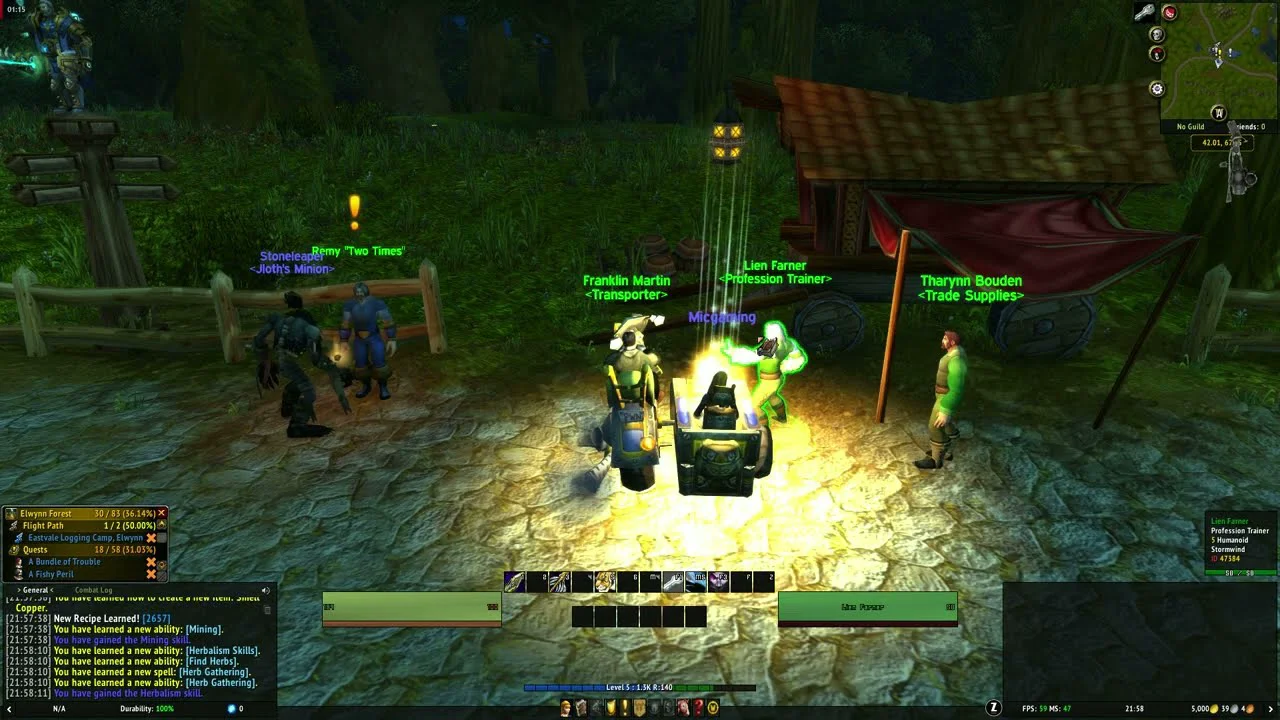This screenshot has width=1280, height=720.
Task: Open the keyring key icon
Action: pyautogui.click(x=1144, y=12)
